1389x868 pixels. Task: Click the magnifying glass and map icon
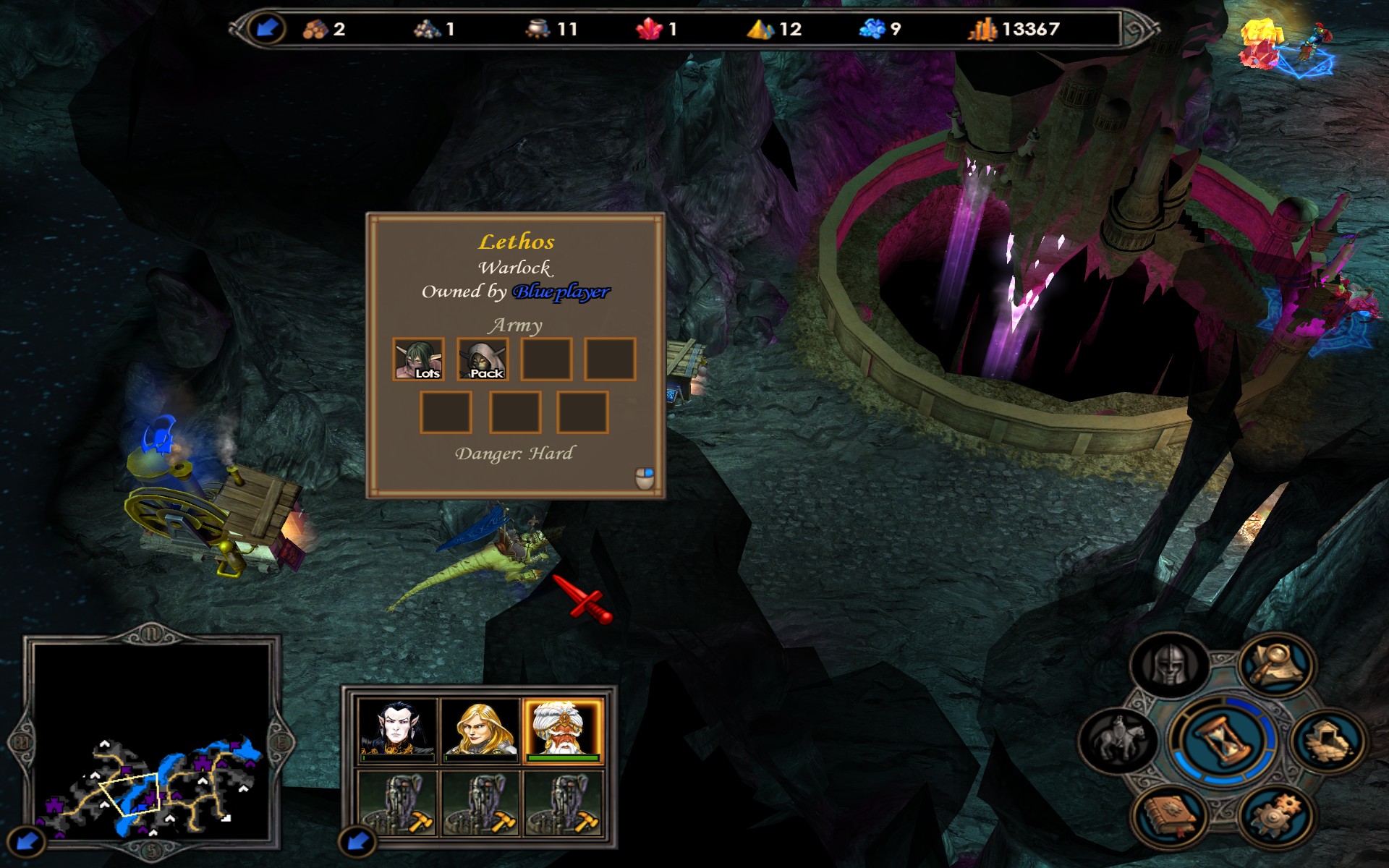coord(1274,663)
